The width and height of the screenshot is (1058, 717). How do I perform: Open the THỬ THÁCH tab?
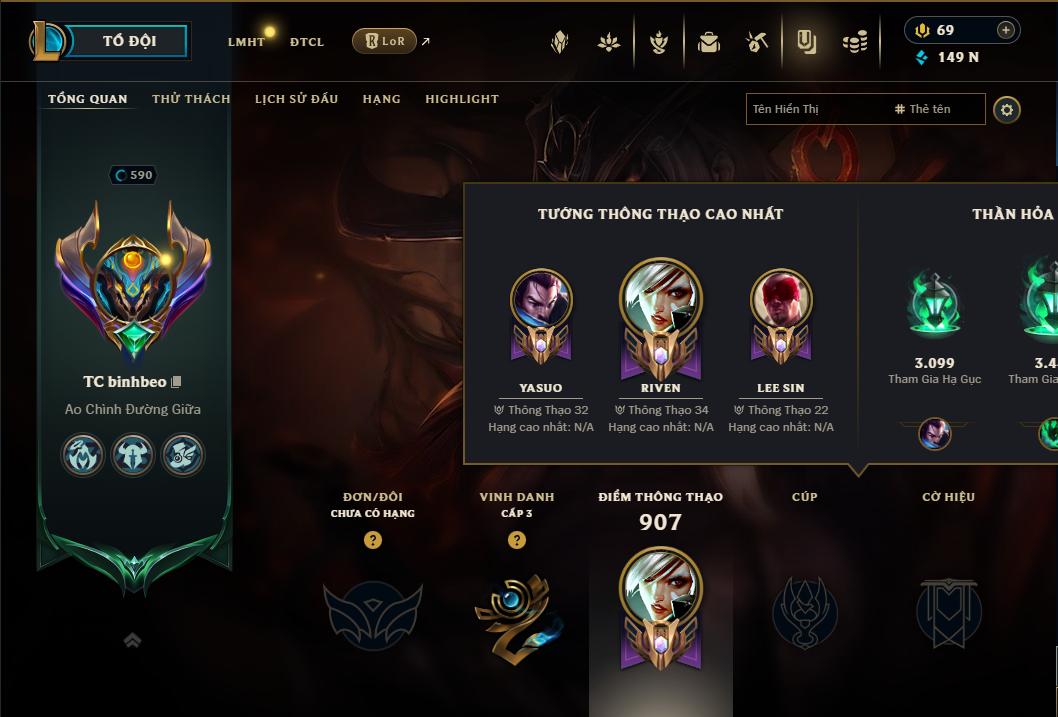(191, 99)
